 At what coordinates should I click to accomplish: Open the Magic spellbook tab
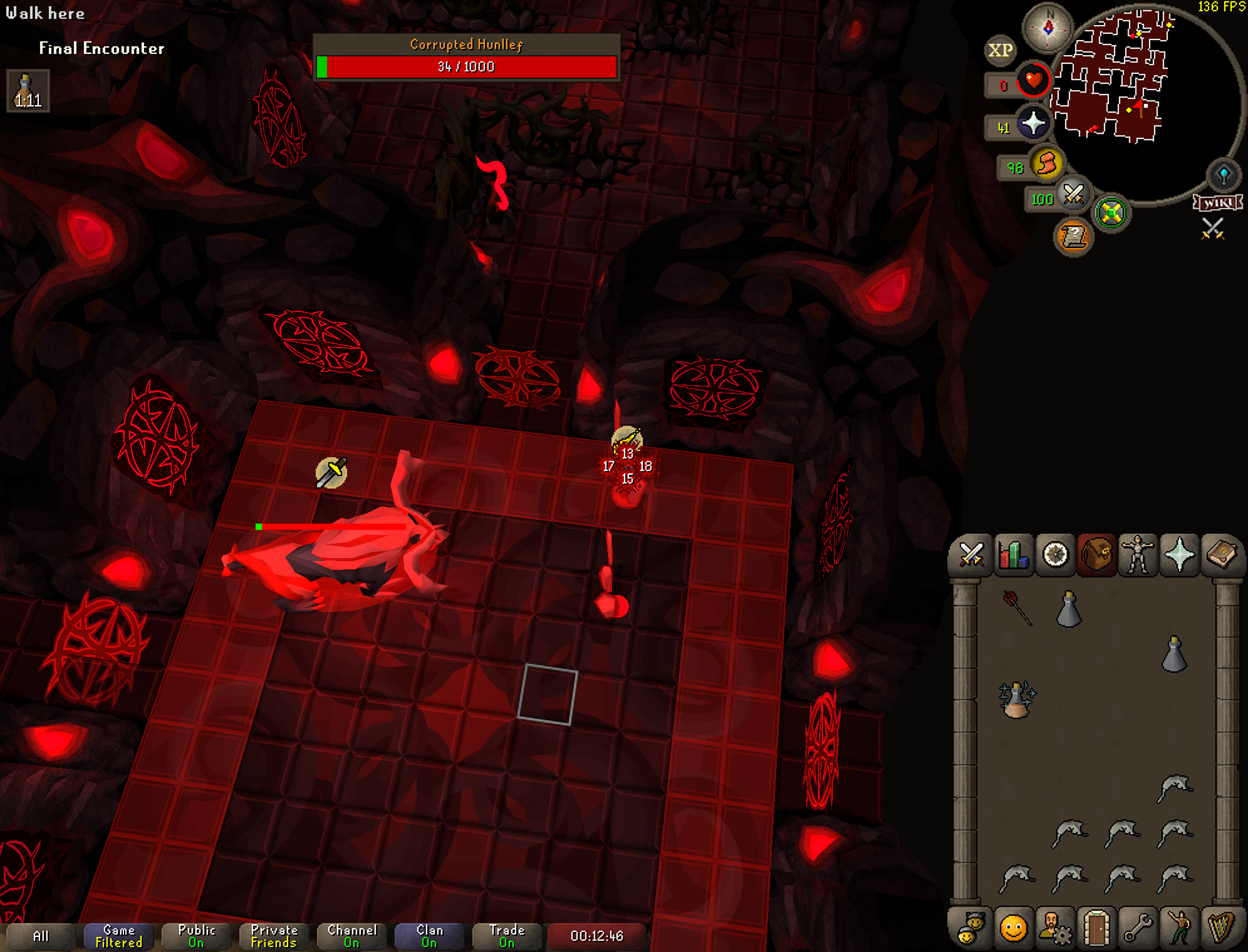(1221, 555)
